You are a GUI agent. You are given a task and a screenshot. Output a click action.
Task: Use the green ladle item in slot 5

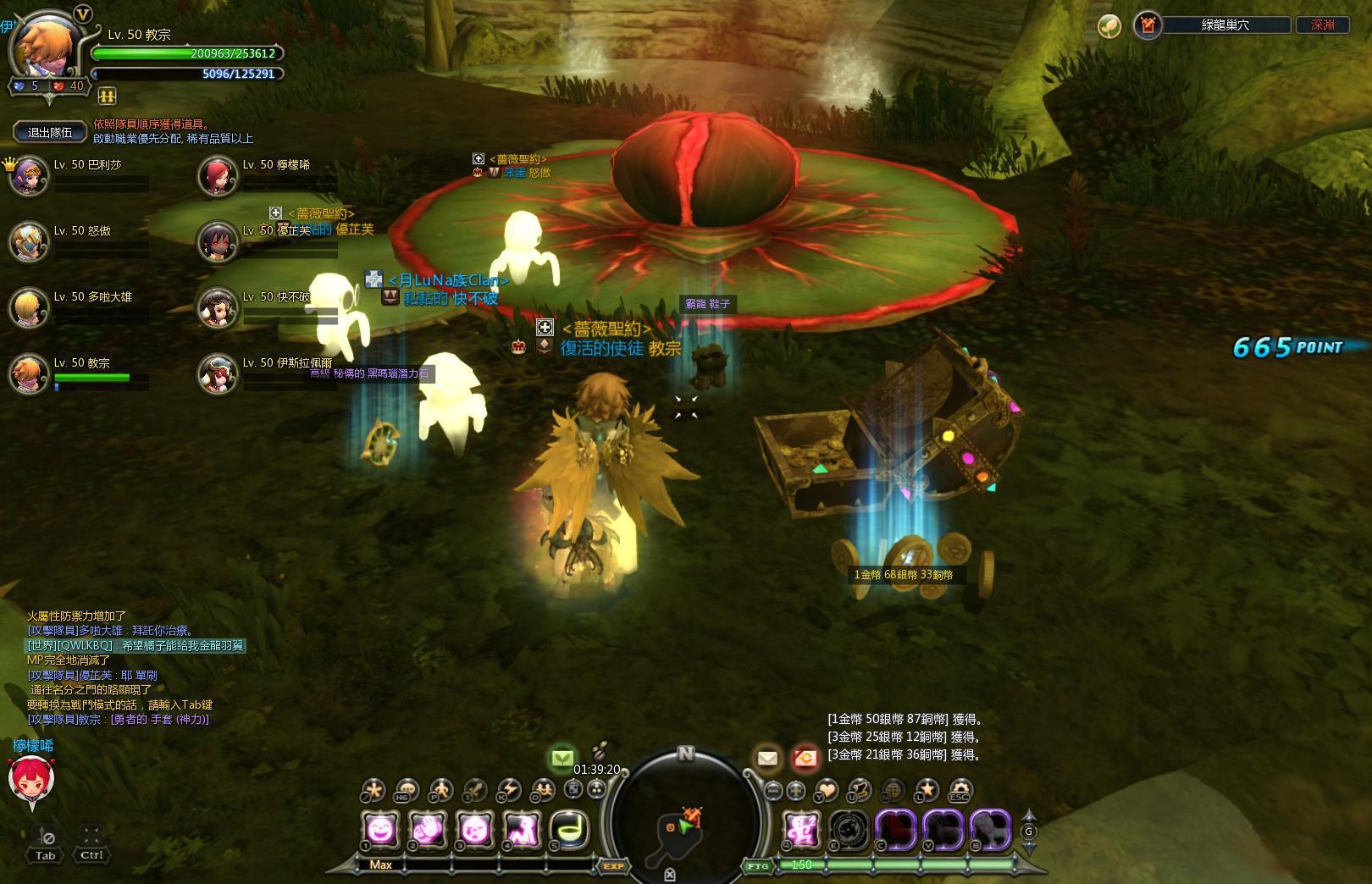[568, 829]
